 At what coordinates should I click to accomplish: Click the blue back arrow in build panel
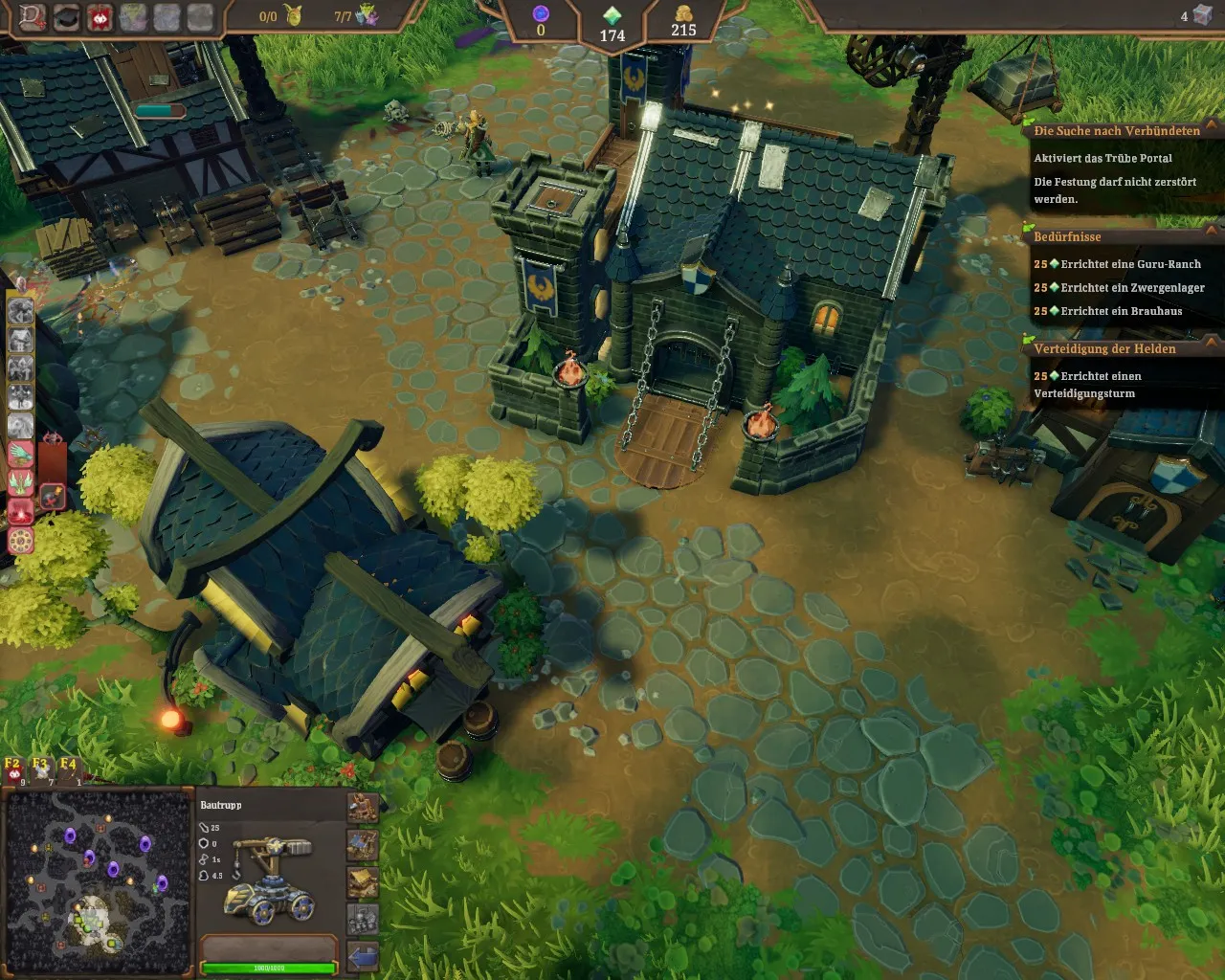363,955
